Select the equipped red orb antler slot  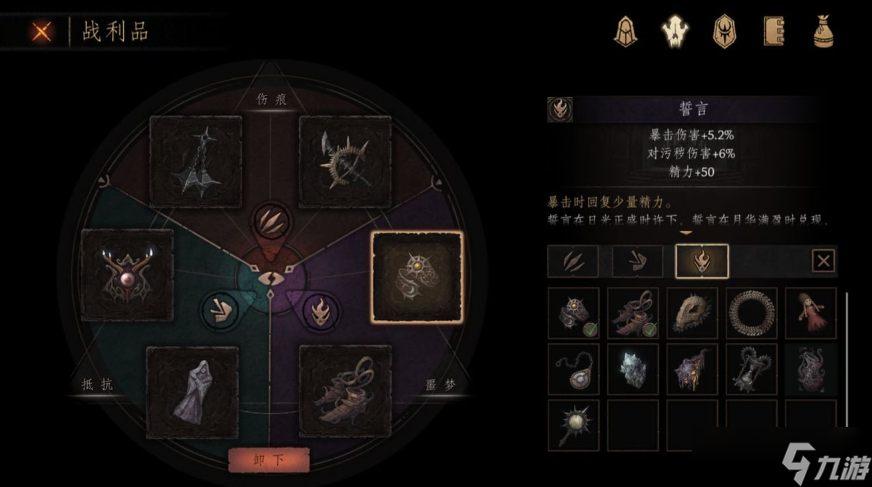128,276
